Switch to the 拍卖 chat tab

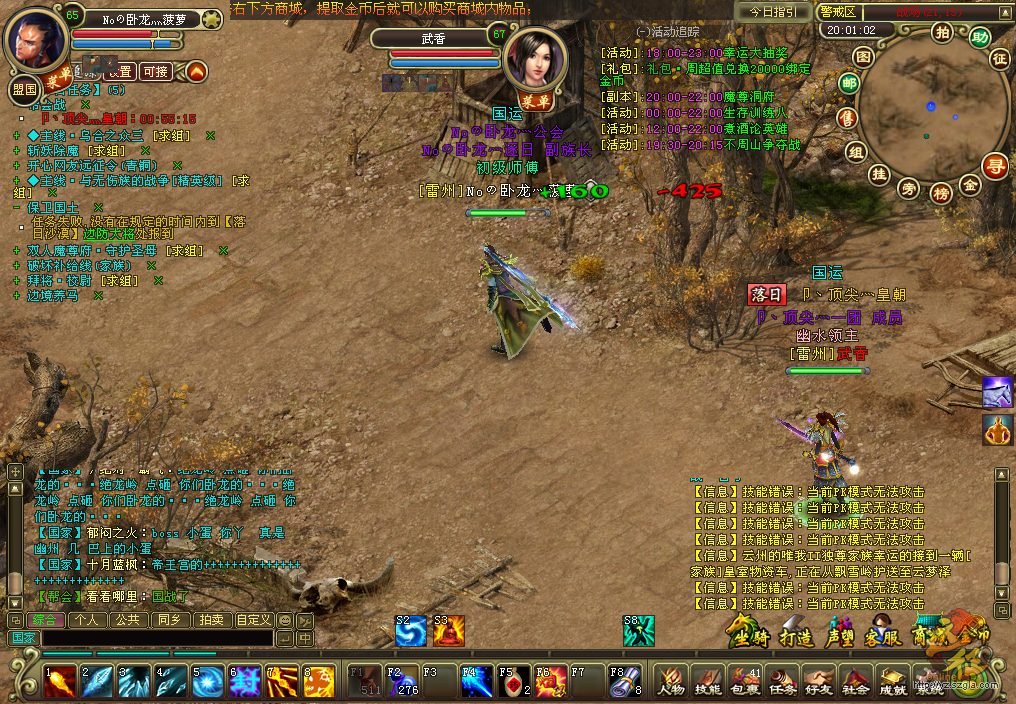(x=211, y=620)
